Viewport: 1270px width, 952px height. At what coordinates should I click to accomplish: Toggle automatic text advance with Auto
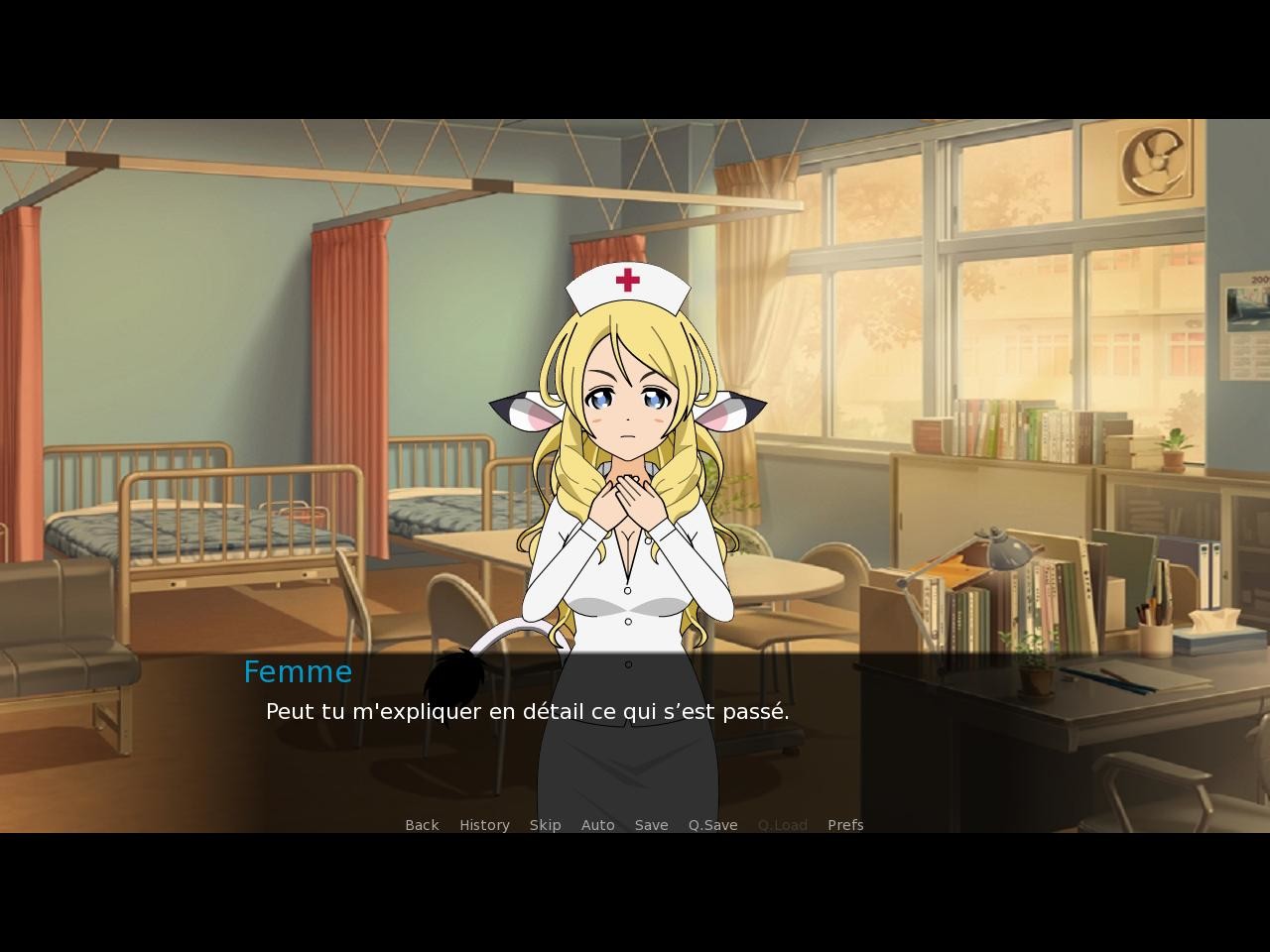point(597,824)
